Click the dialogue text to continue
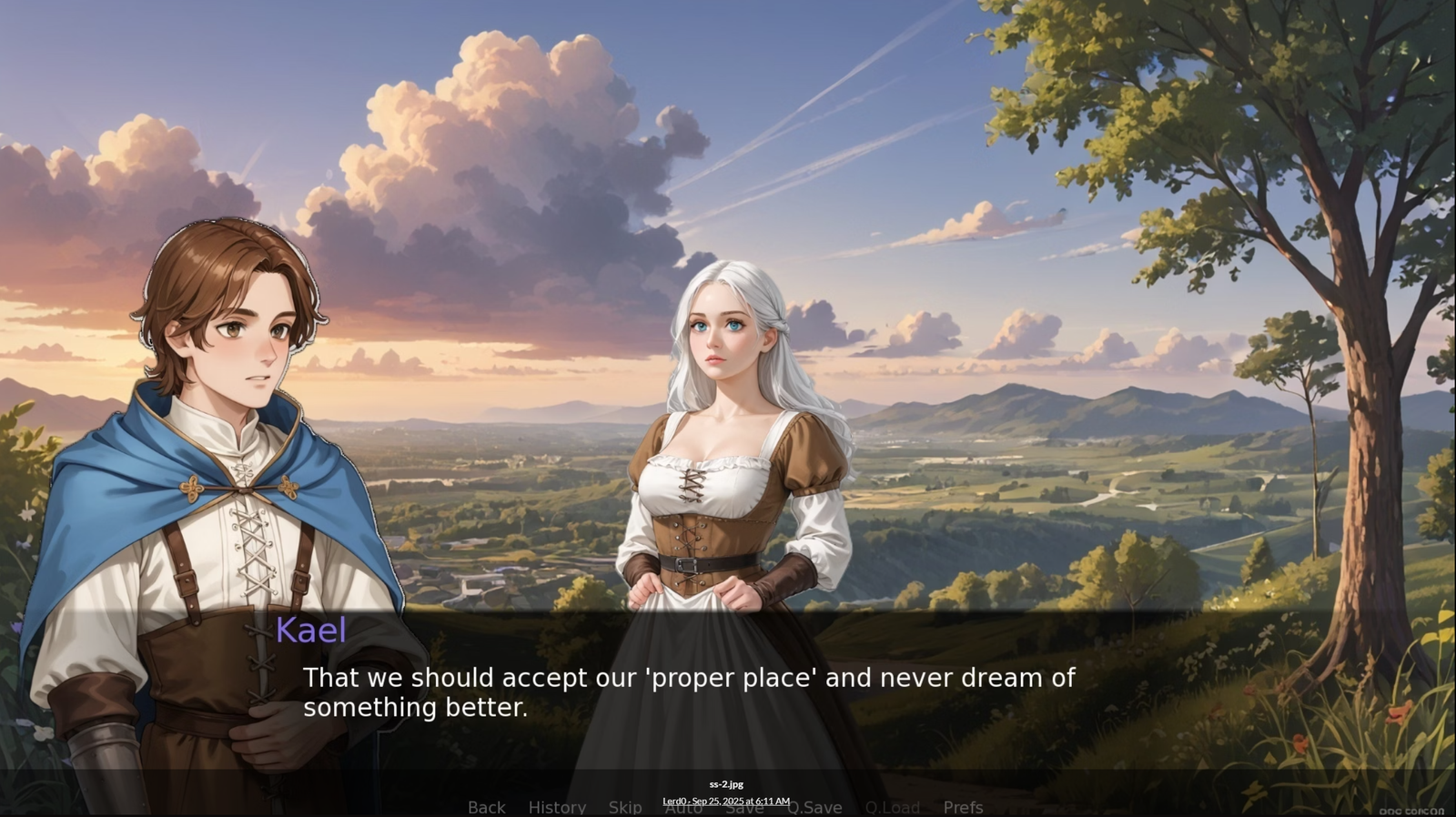 point(688,692)
